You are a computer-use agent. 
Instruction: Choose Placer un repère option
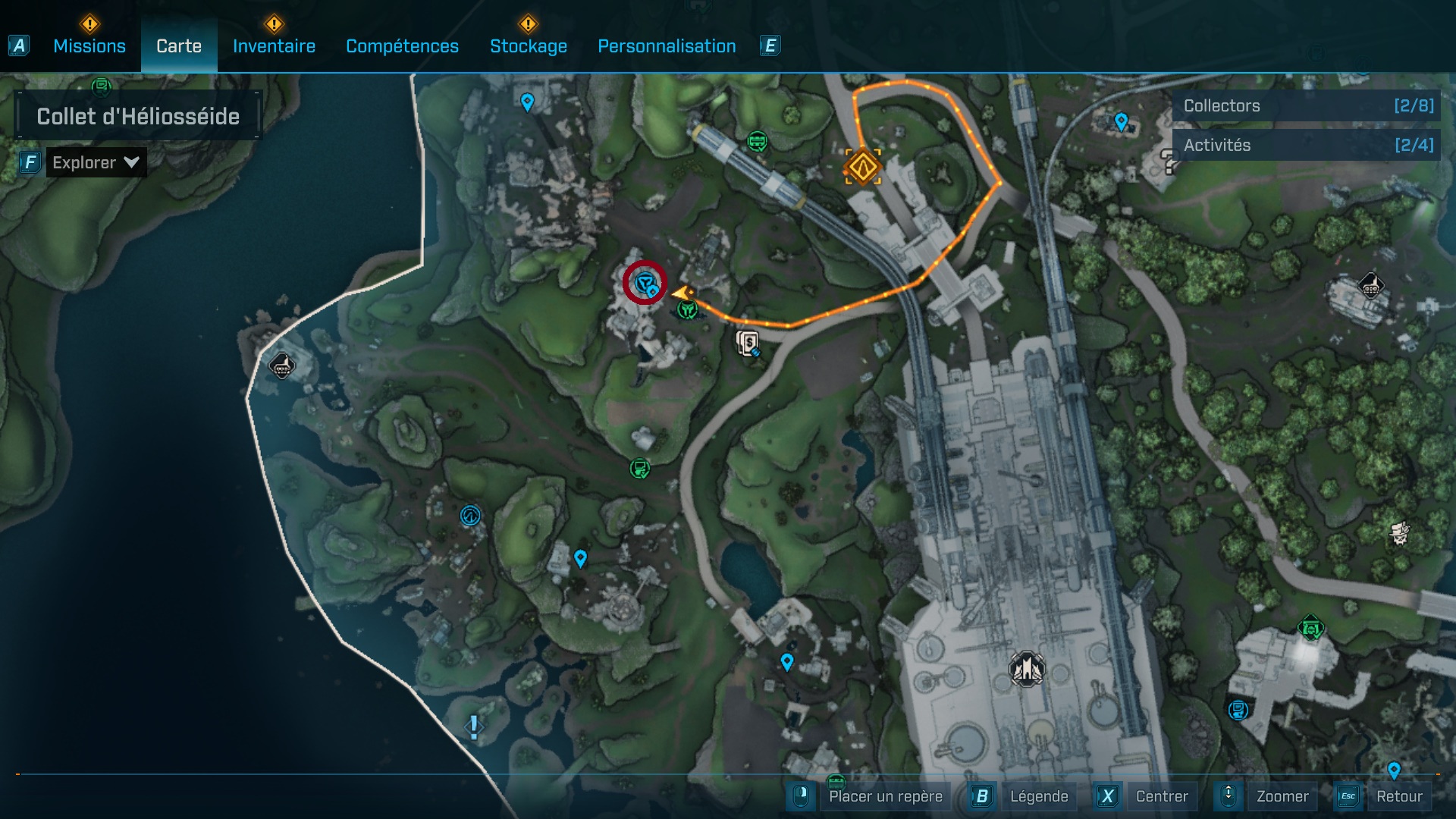pos(885,796)
